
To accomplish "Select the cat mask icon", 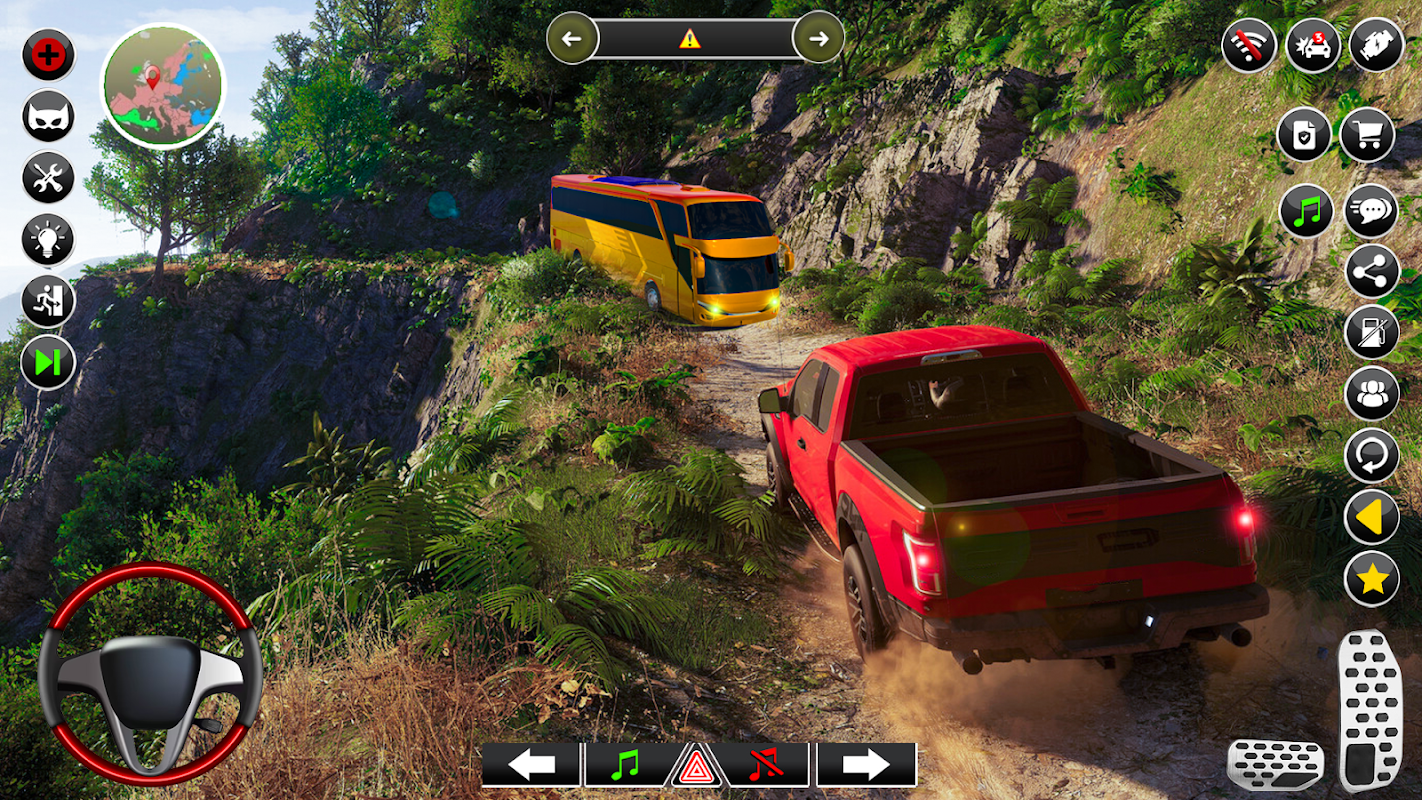I will point(48,116).
